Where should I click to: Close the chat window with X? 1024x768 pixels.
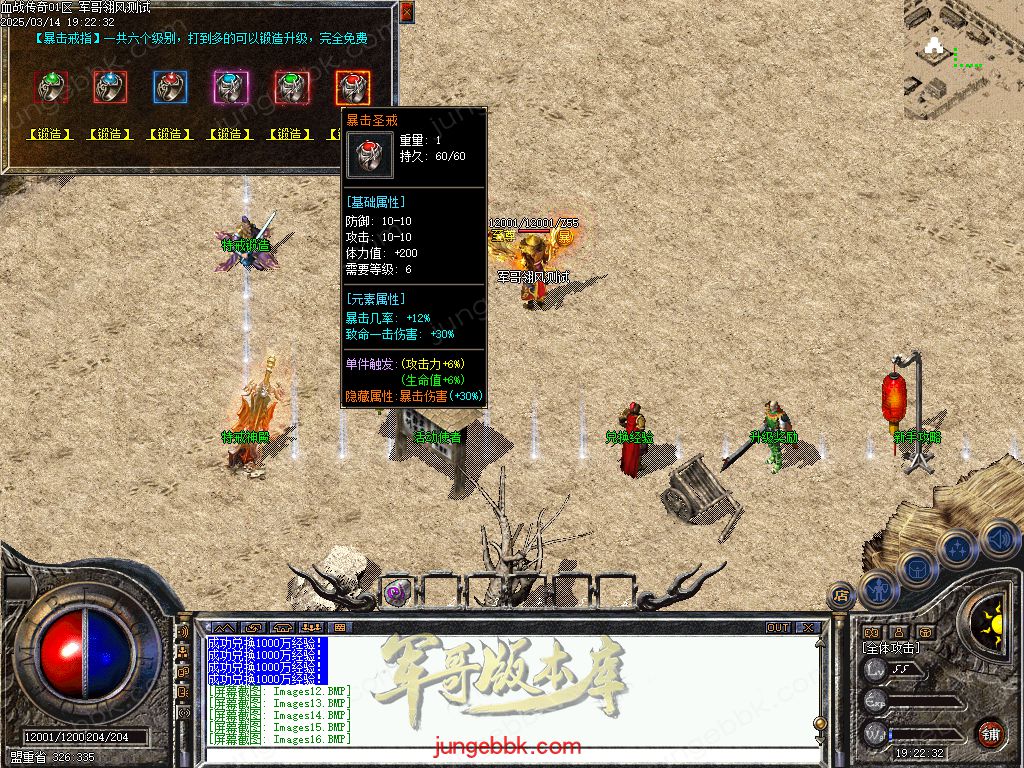[x=807, y=628]
